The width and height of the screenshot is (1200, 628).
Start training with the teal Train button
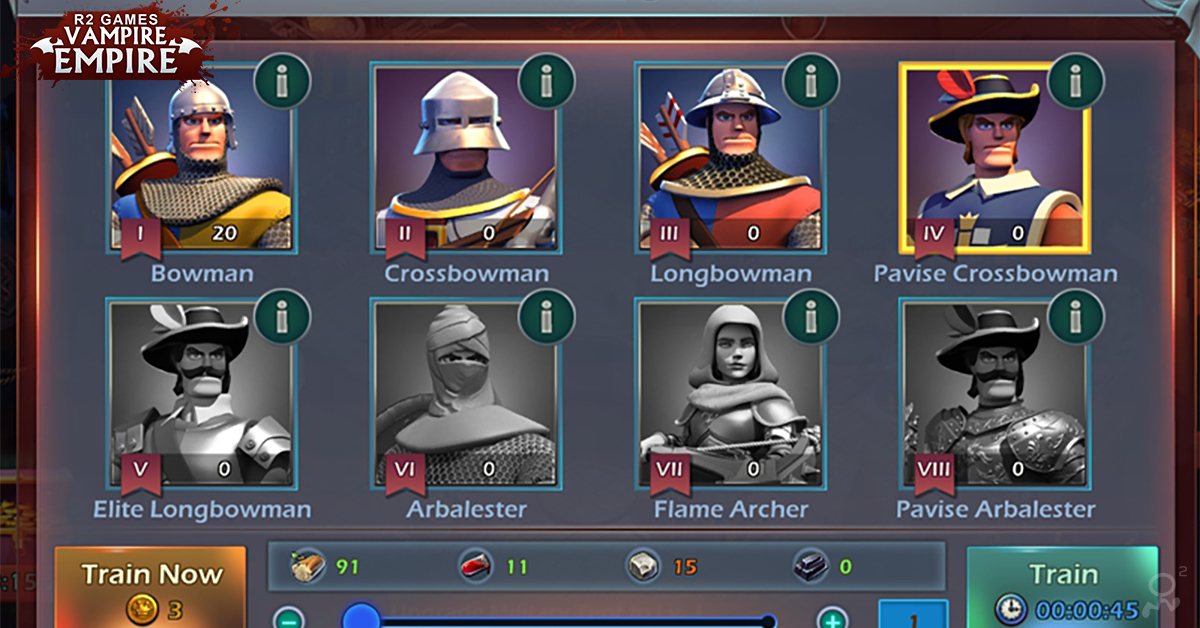(x=1062, y=588)
